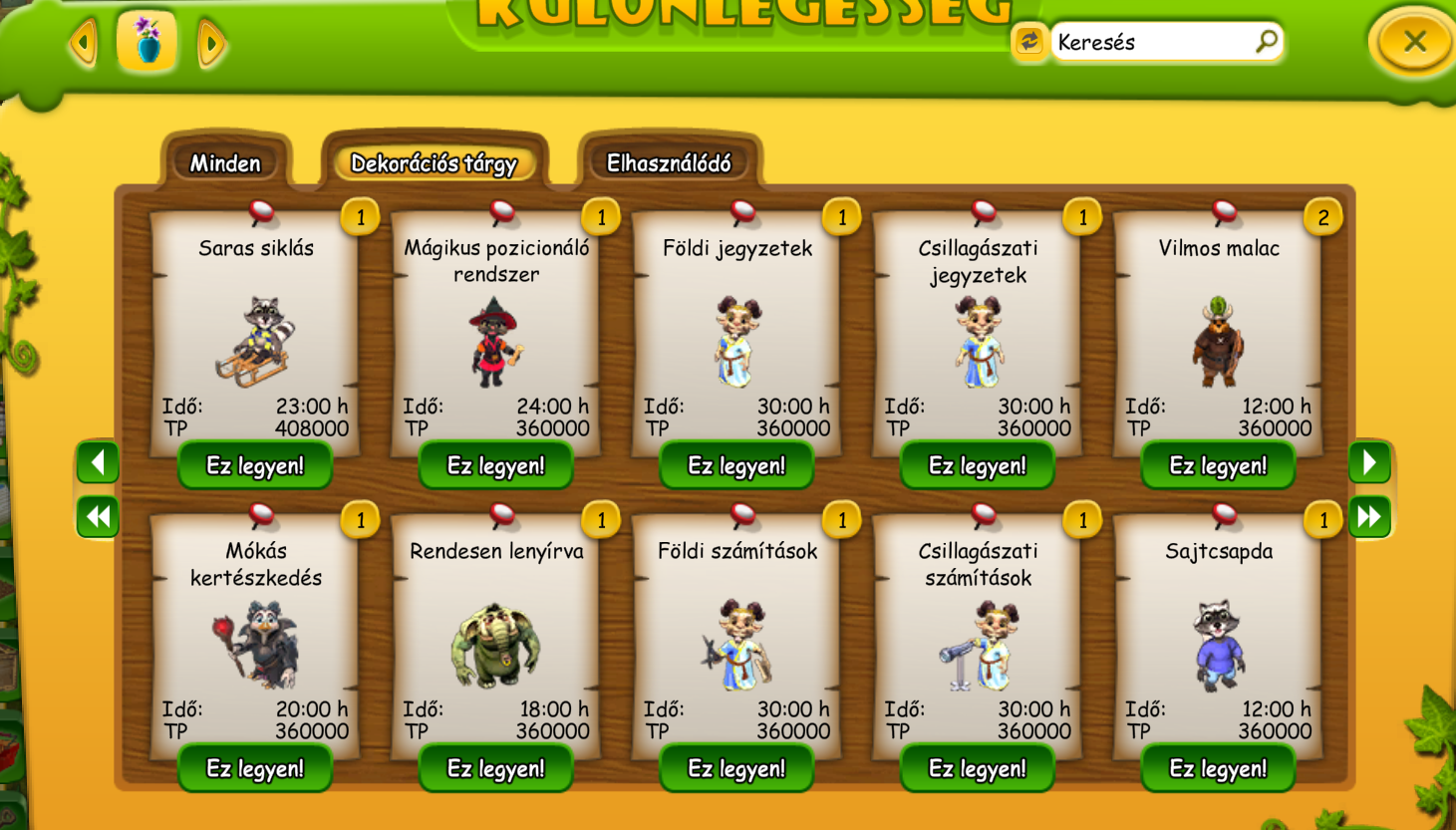Pick Ez legyen! under Csillagászati számítások
Viewport: 1456px width, 830px height.
(978, 768)
